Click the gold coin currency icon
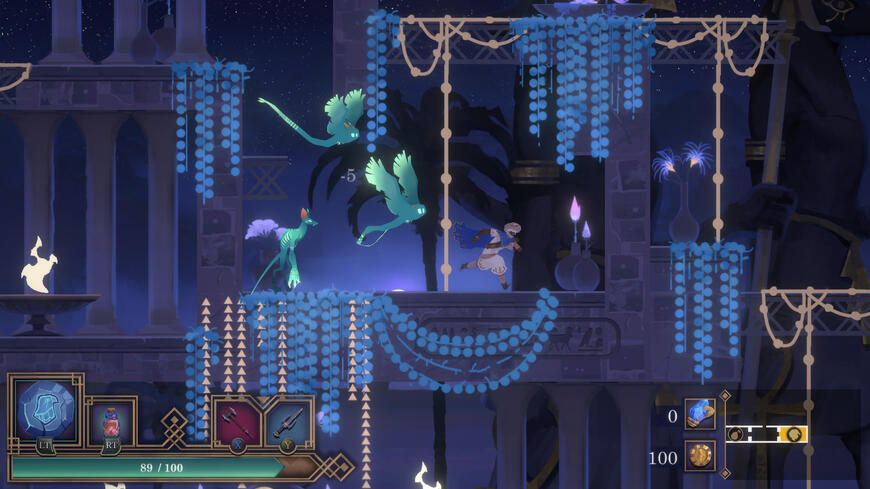The width and height of the screenshot is (870, 489). (700, 456)
